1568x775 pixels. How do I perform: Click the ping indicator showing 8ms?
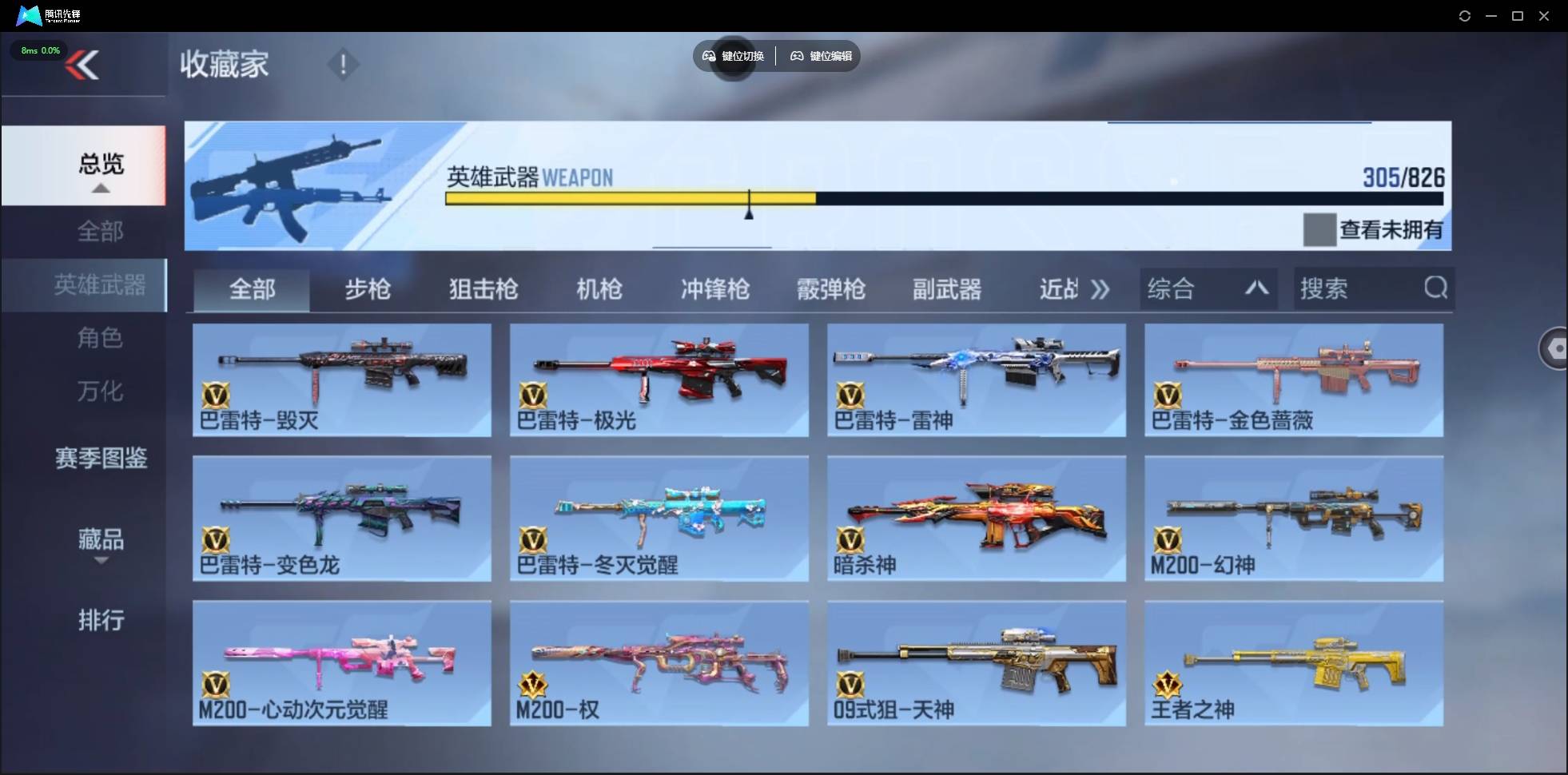coord(40,50)
